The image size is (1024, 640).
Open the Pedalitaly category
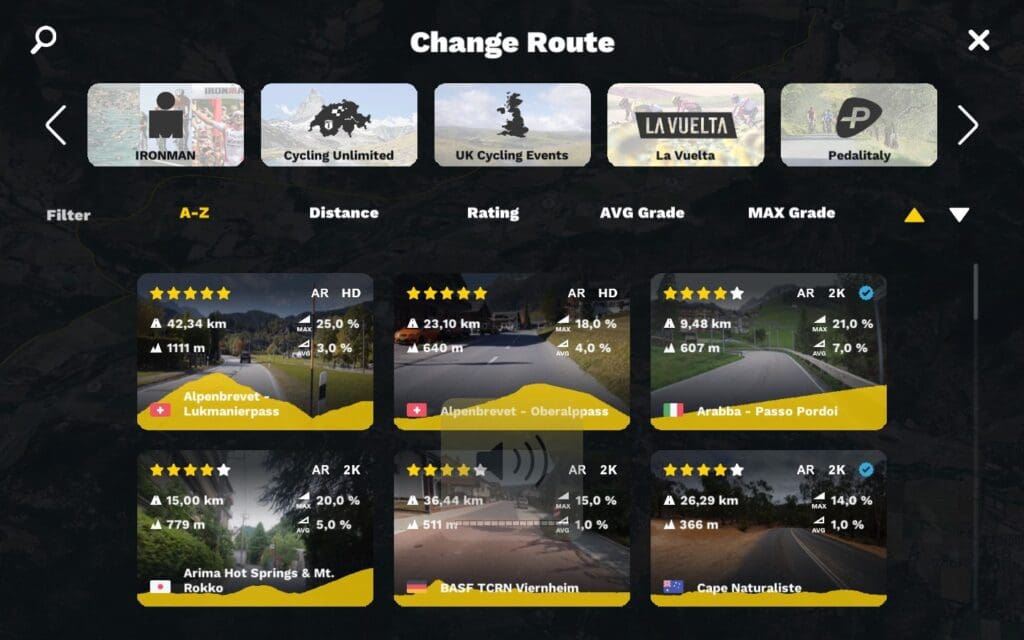pyautogui.click(x=858, y=124)
